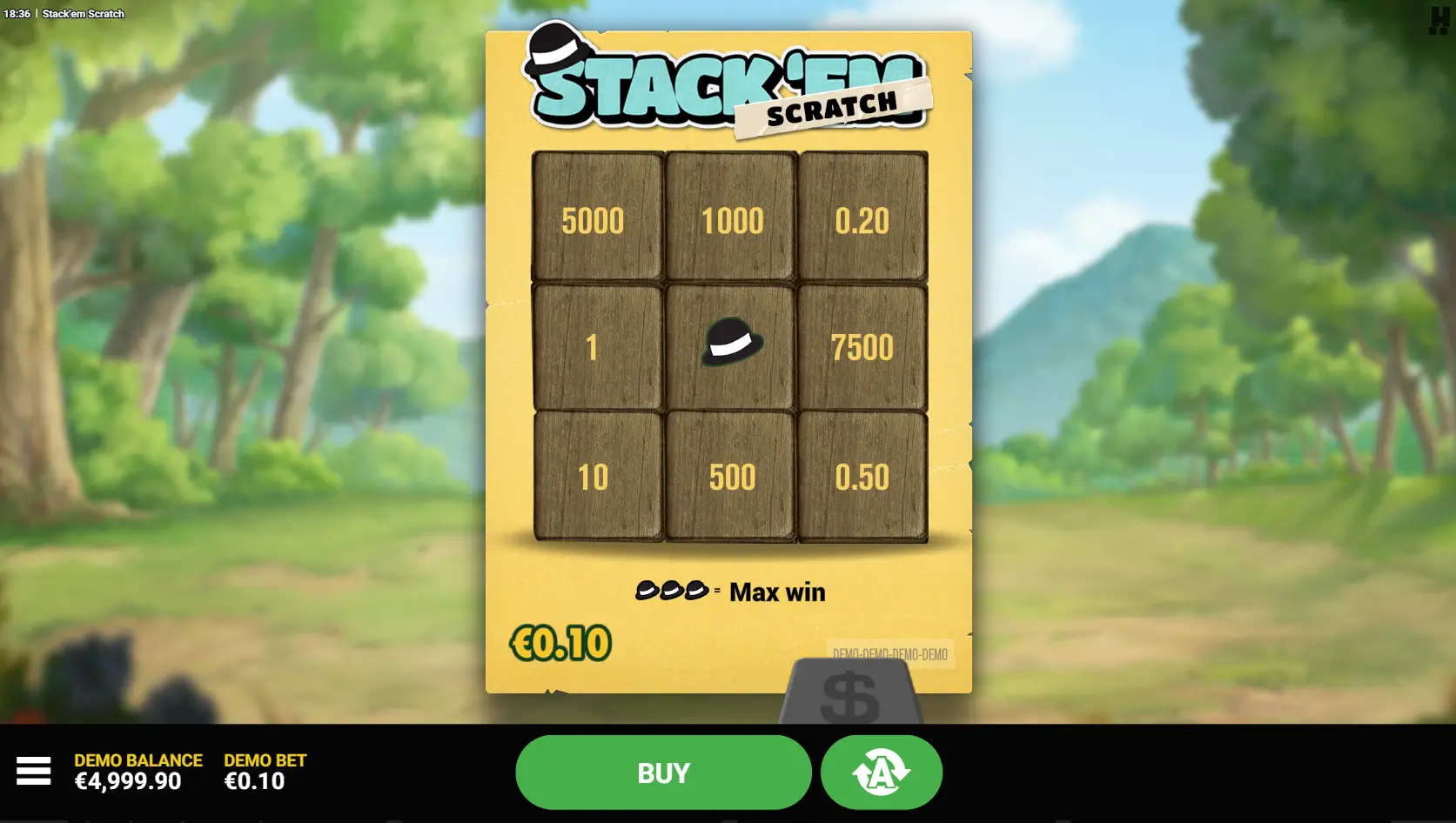Image resolution: width=1456 pixels, height=823 pixels.
Task: Click the three-hats Max win legend
Action: pos(729,591)
